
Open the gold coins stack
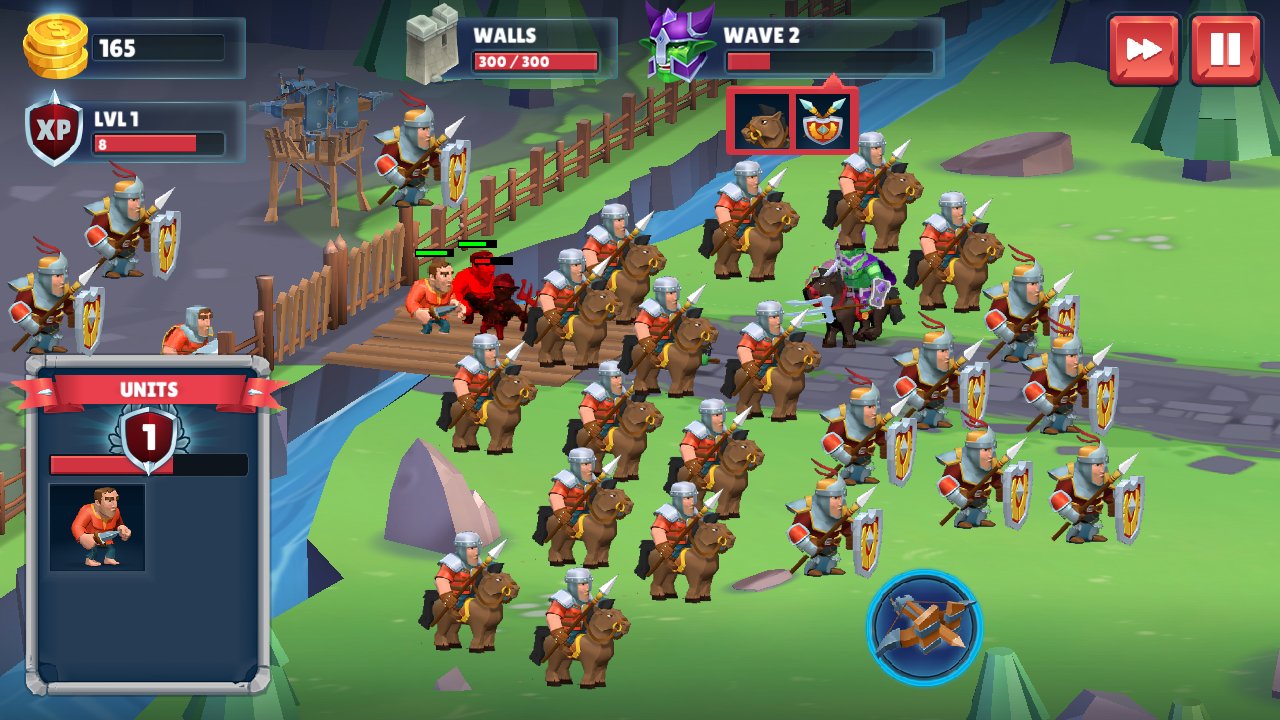pyautogui.click(x=55, y=47)
